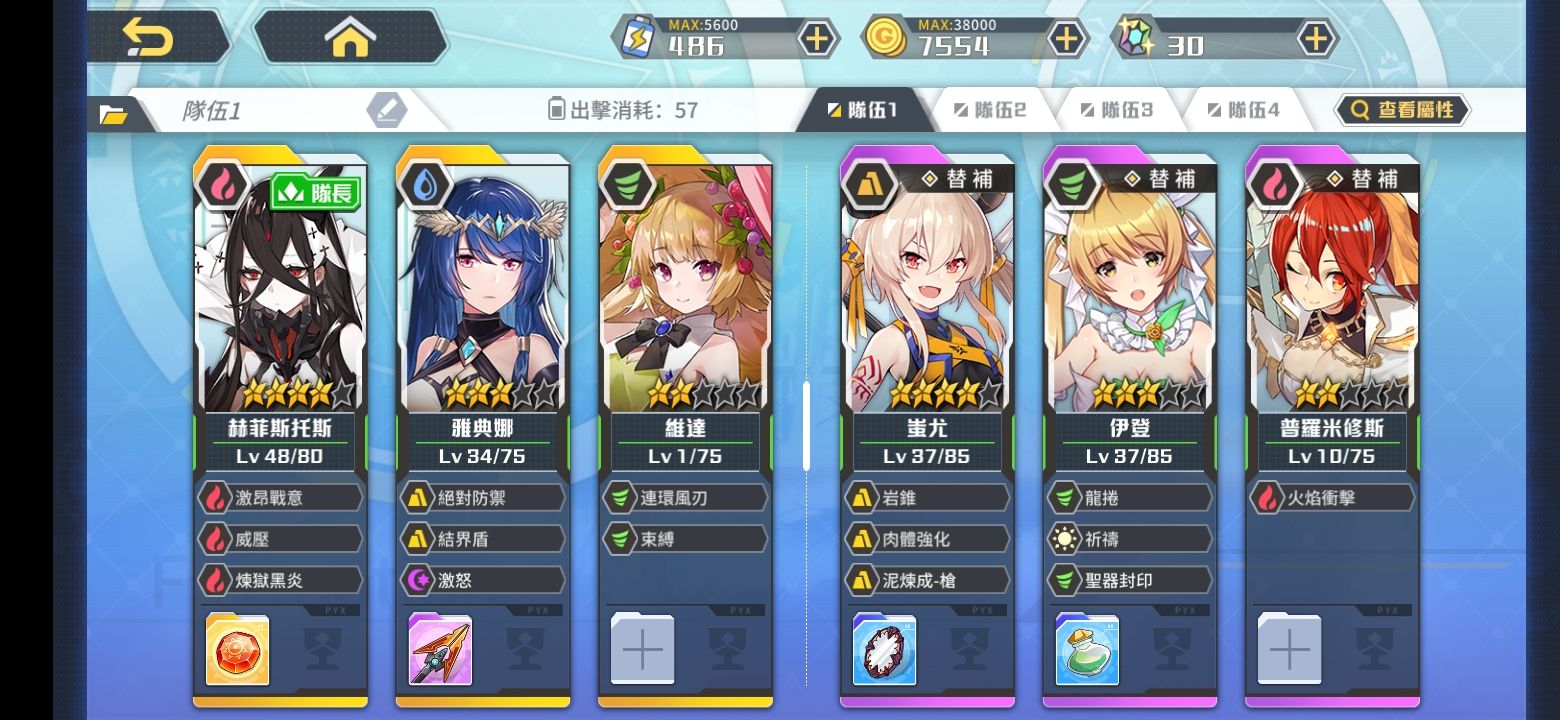The width and height of the screenshot is (1560, 720).
Task: Switch to the 隊伍3 tab
Action: pos(1116,110)
